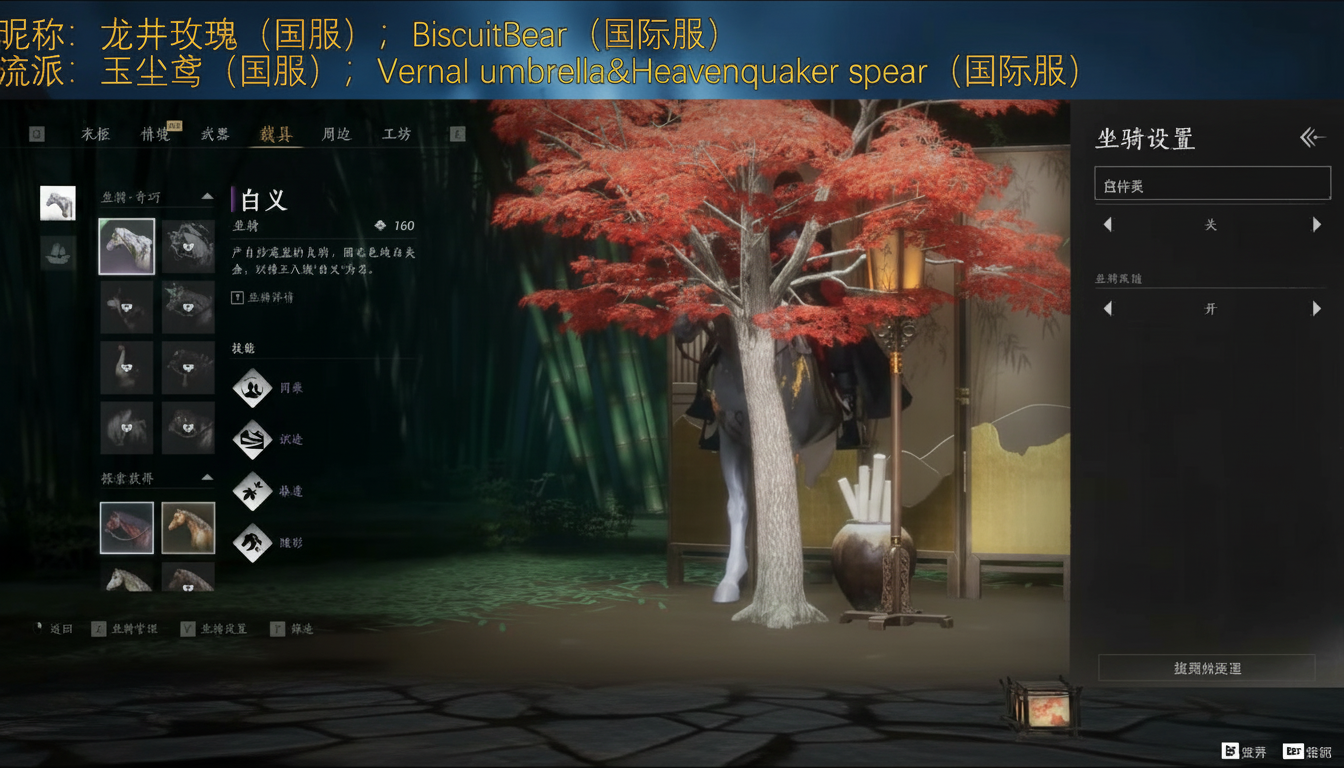1344x768 pixels.
Task: Toggle the mount setting using the left arrow
Action: click(1107, 225)
